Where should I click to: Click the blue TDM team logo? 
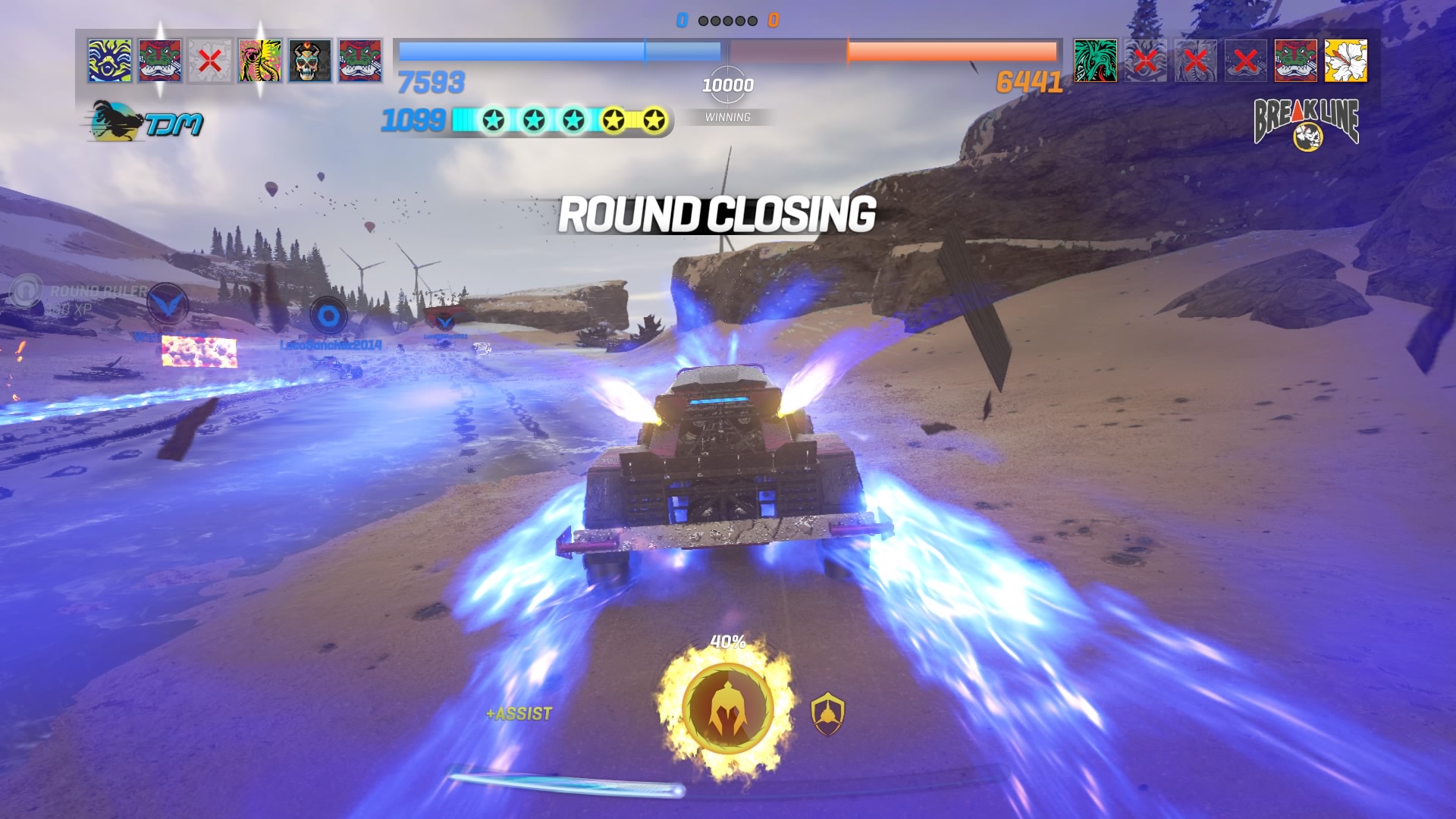point(146,122)
